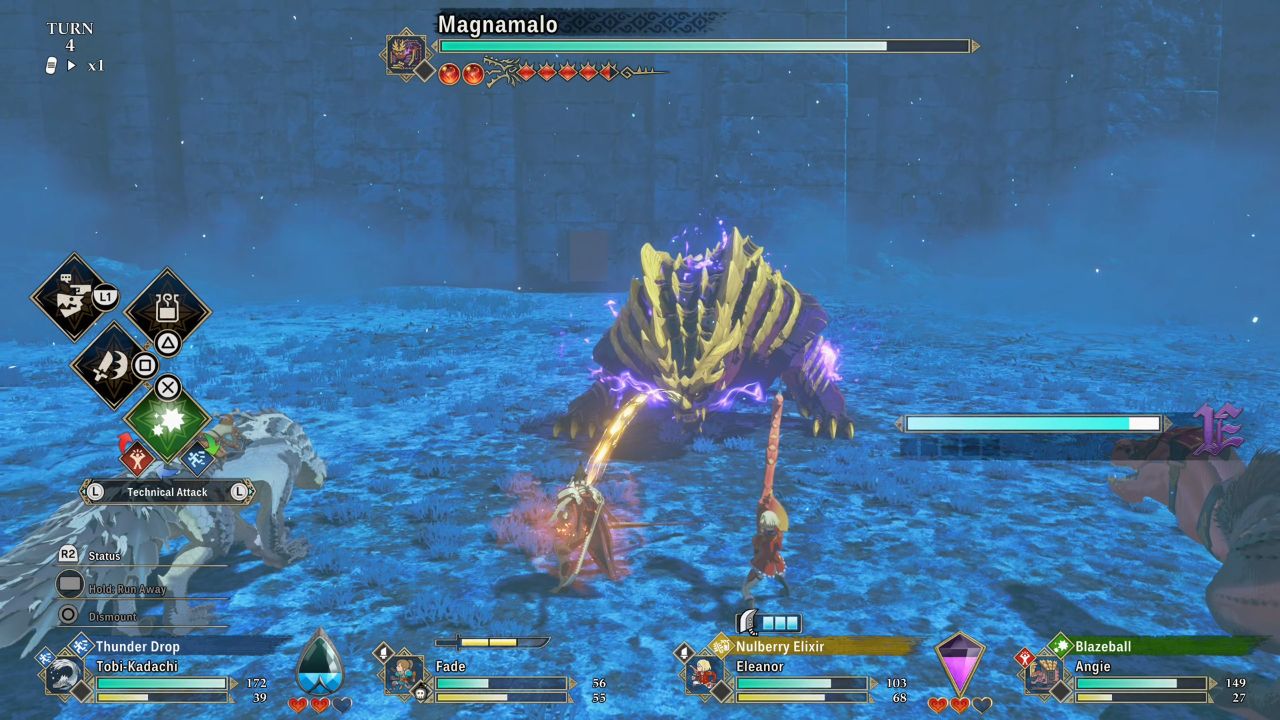This screenshot has height=720, width=1280.
Task: Select Fade's character portrait
Action: (x=405, y=673)
